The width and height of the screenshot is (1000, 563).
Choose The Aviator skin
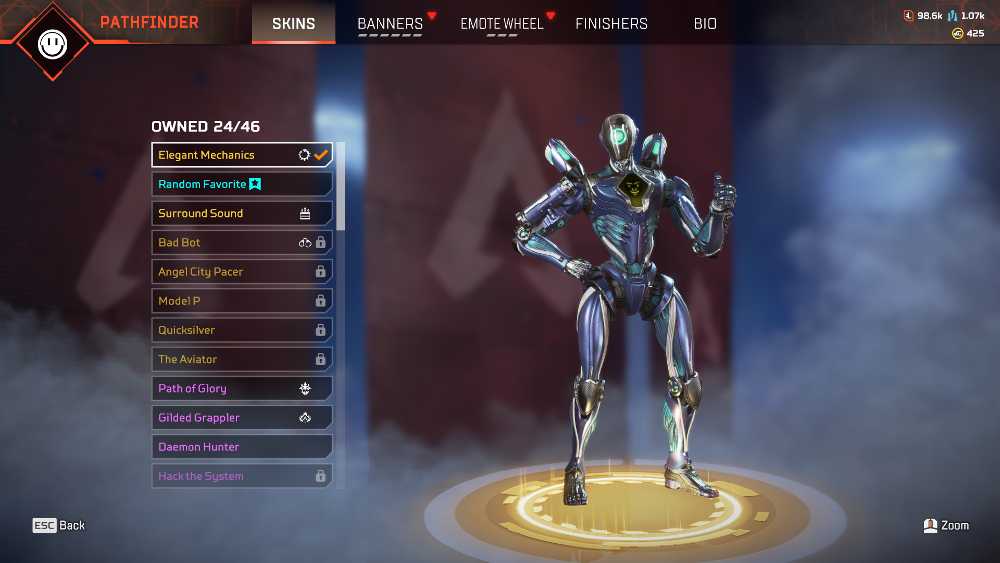[x=242, y=359]
